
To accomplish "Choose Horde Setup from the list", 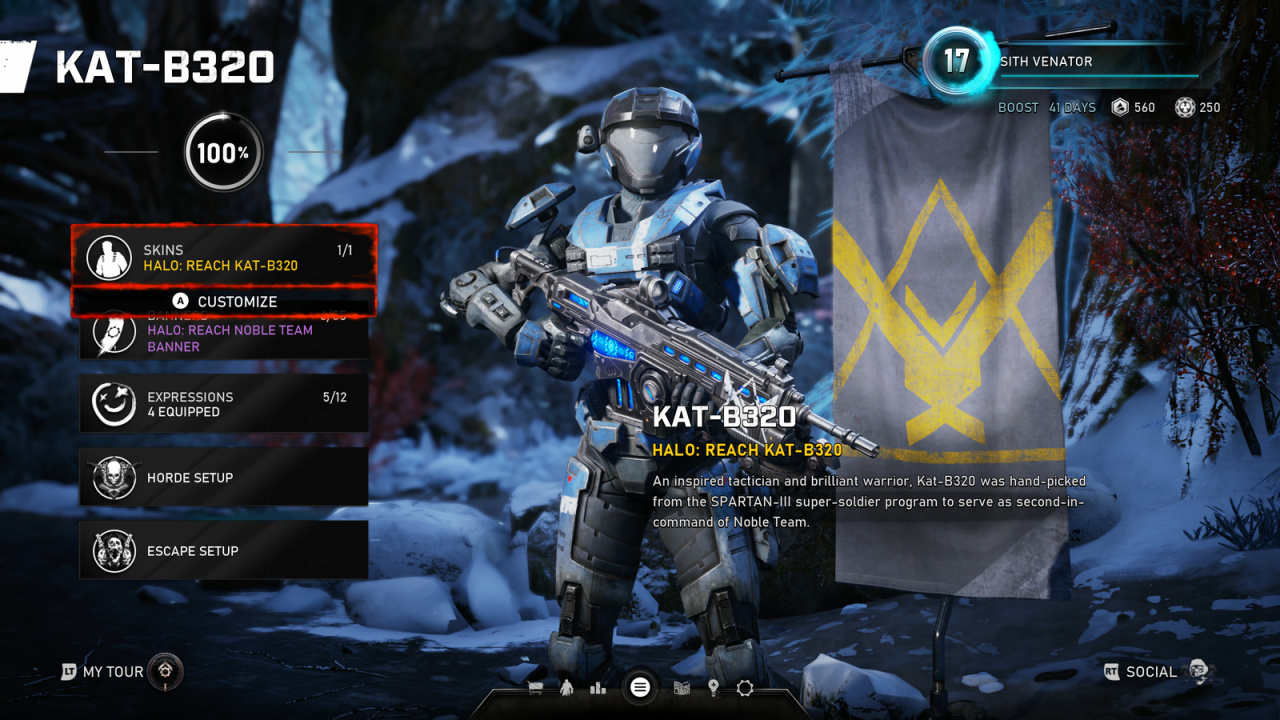I will pos(224,478).
